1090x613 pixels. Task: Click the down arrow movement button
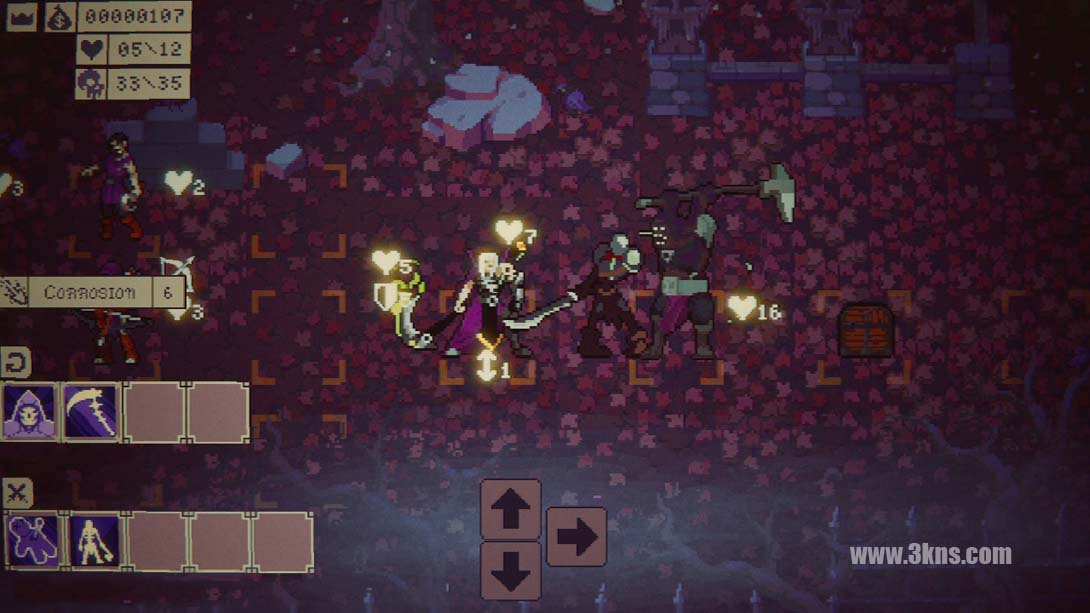tap(510, 568)
